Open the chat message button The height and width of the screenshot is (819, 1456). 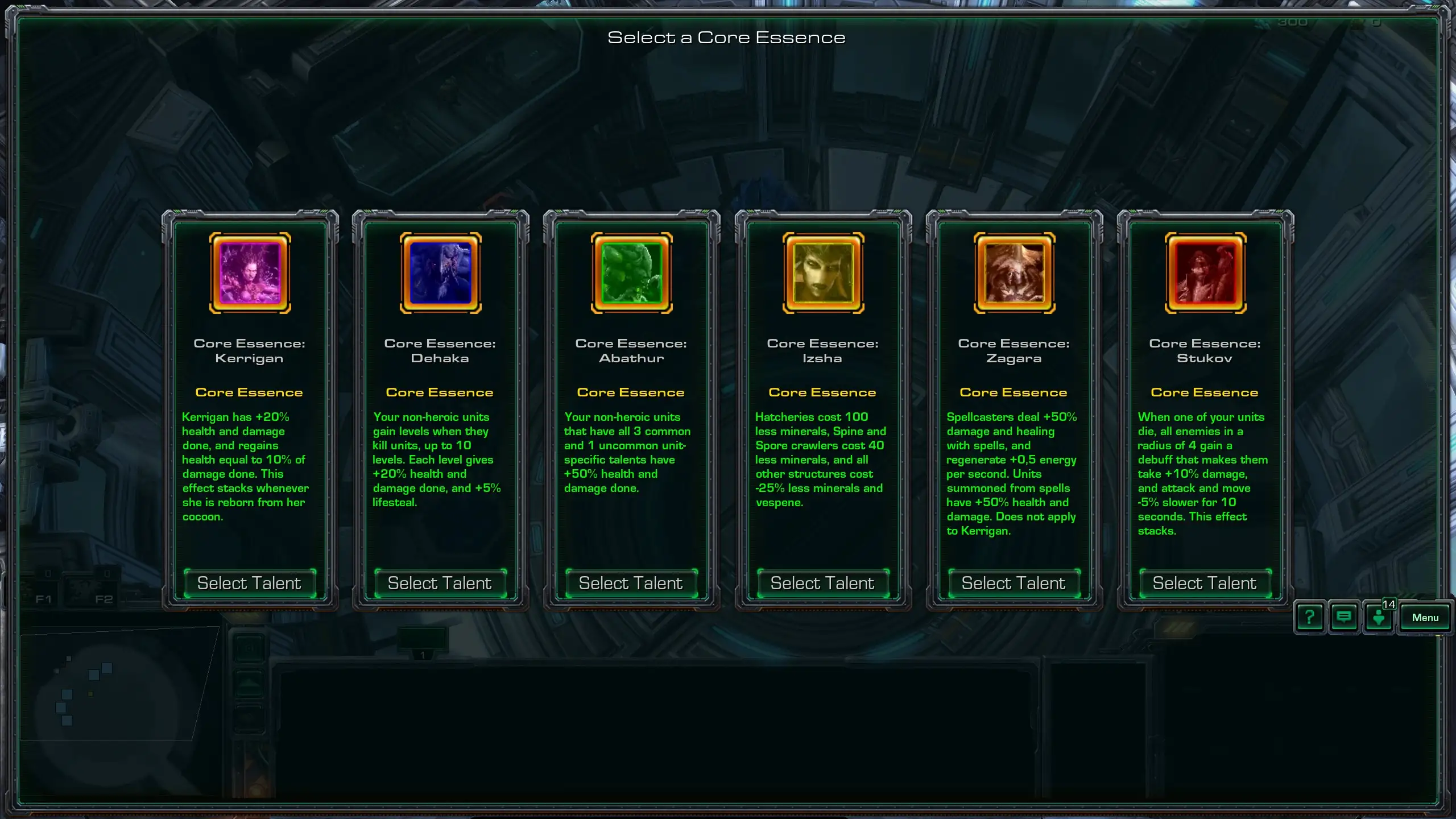point(1343,617)
